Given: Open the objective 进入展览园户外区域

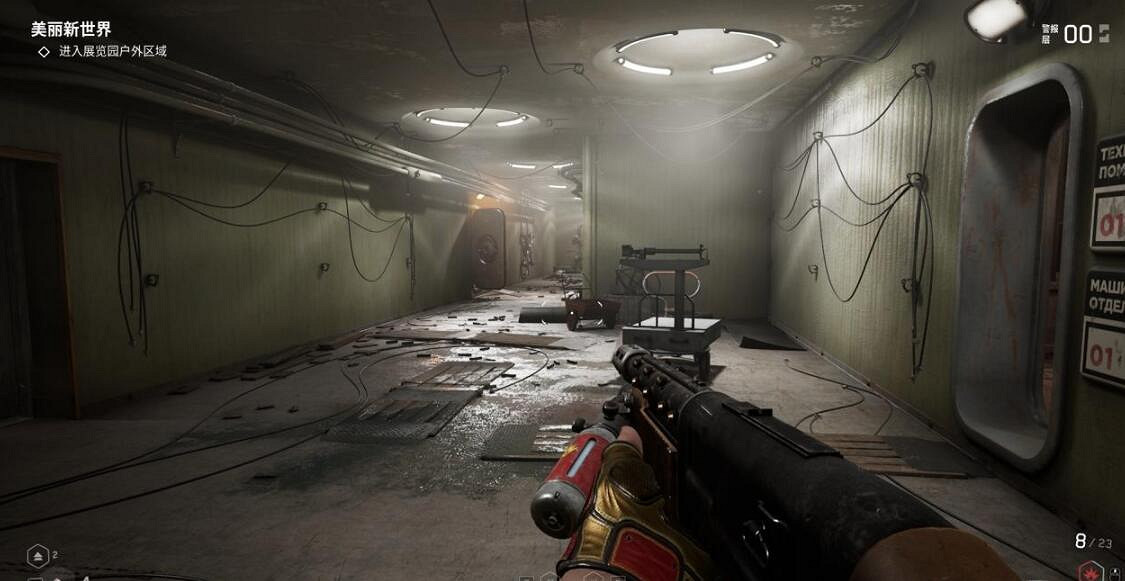Looking at the screenshot, I should 112,51.
